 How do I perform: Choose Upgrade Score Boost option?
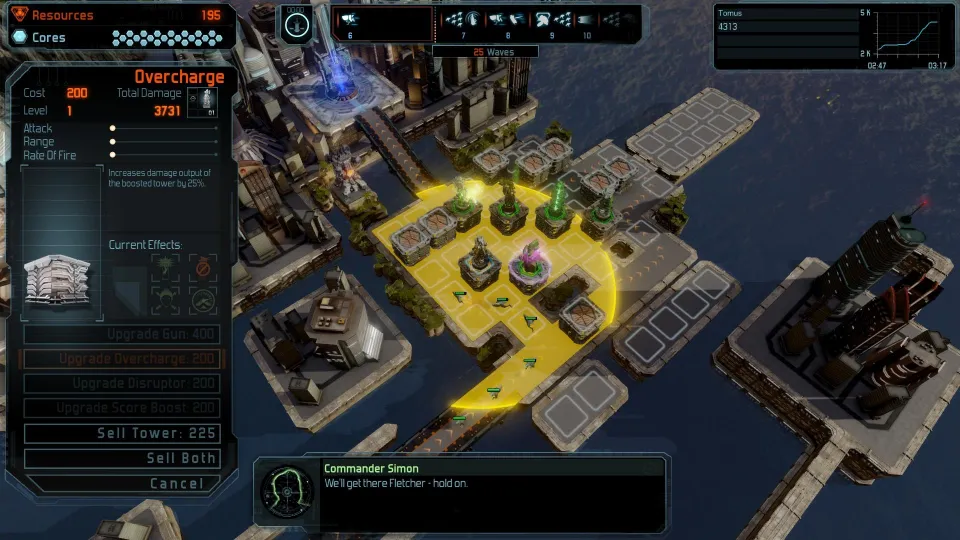click(121, 408)
